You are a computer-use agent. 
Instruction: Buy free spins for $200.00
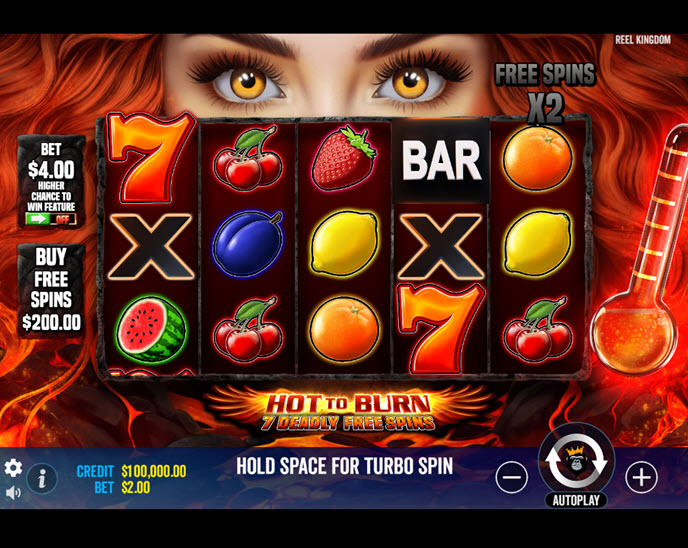[51, 290]
